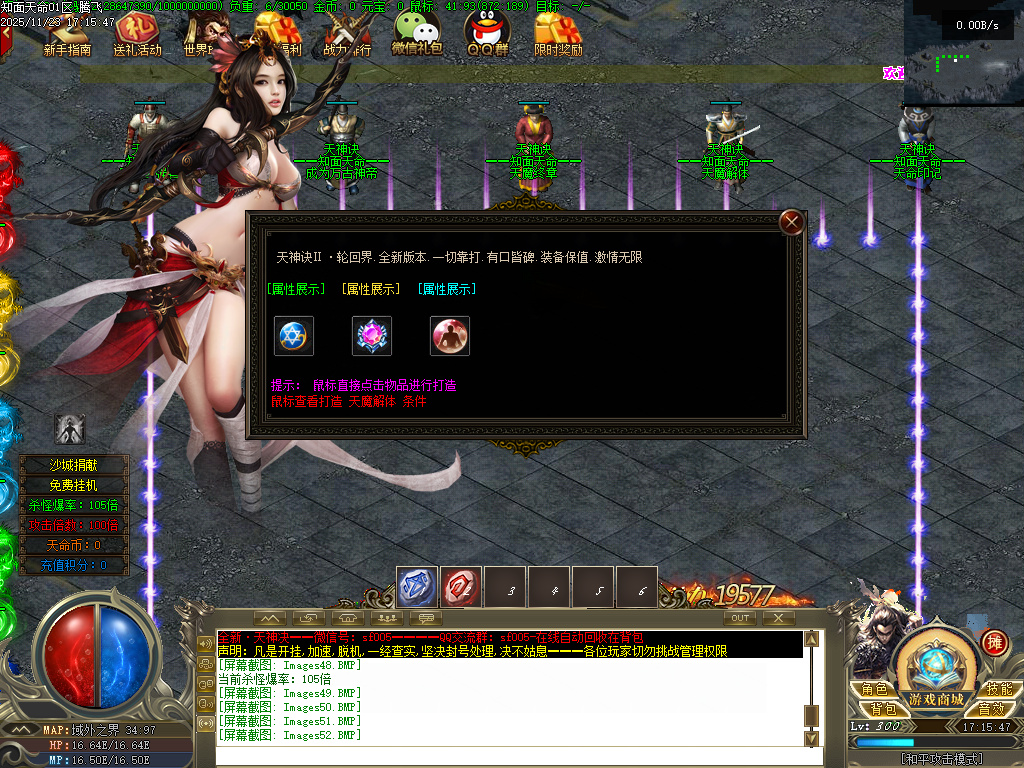This screenshot has width=1024, height=768.
Task: Select the red human figure item
Action: tap(450, 336)
